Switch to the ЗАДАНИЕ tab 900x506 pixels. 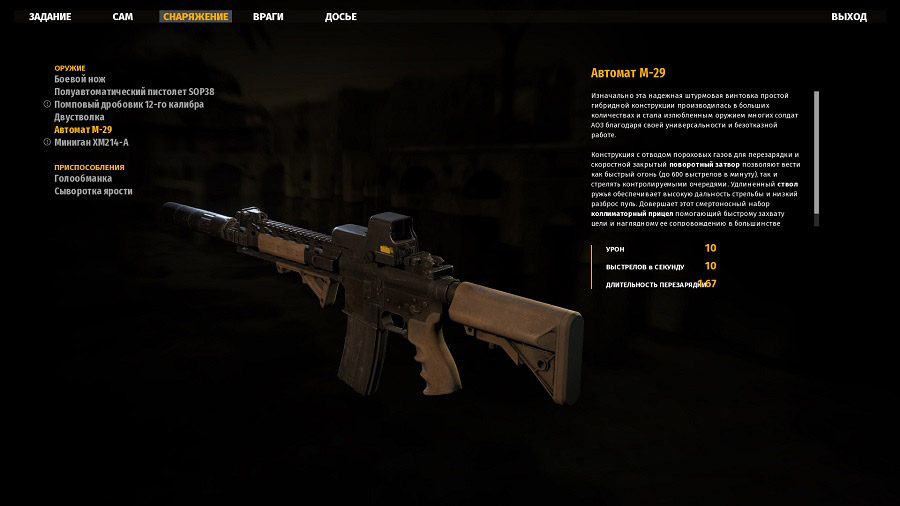point(50,17)
